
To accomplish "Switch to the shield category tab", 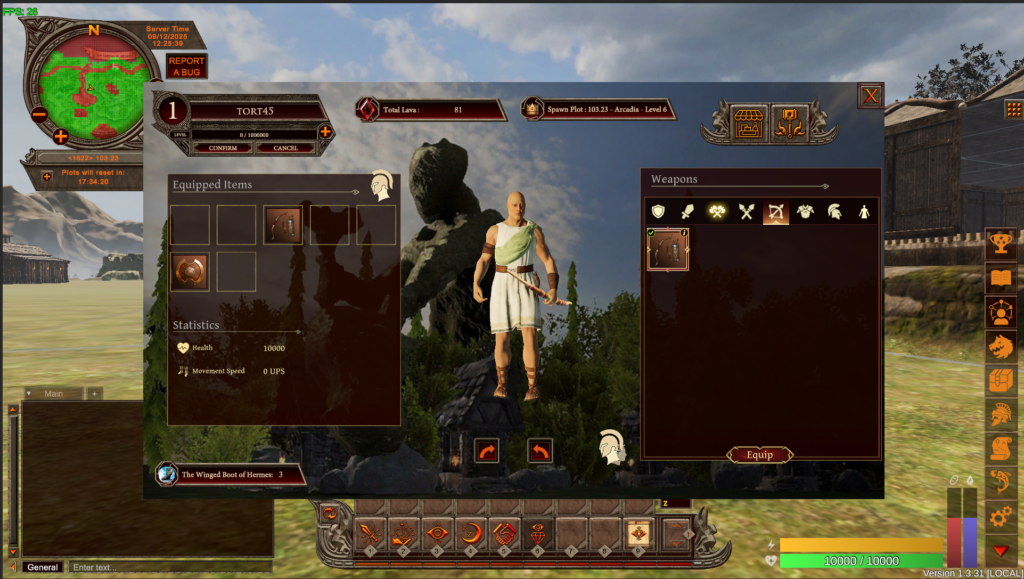I will click(657, 212).
